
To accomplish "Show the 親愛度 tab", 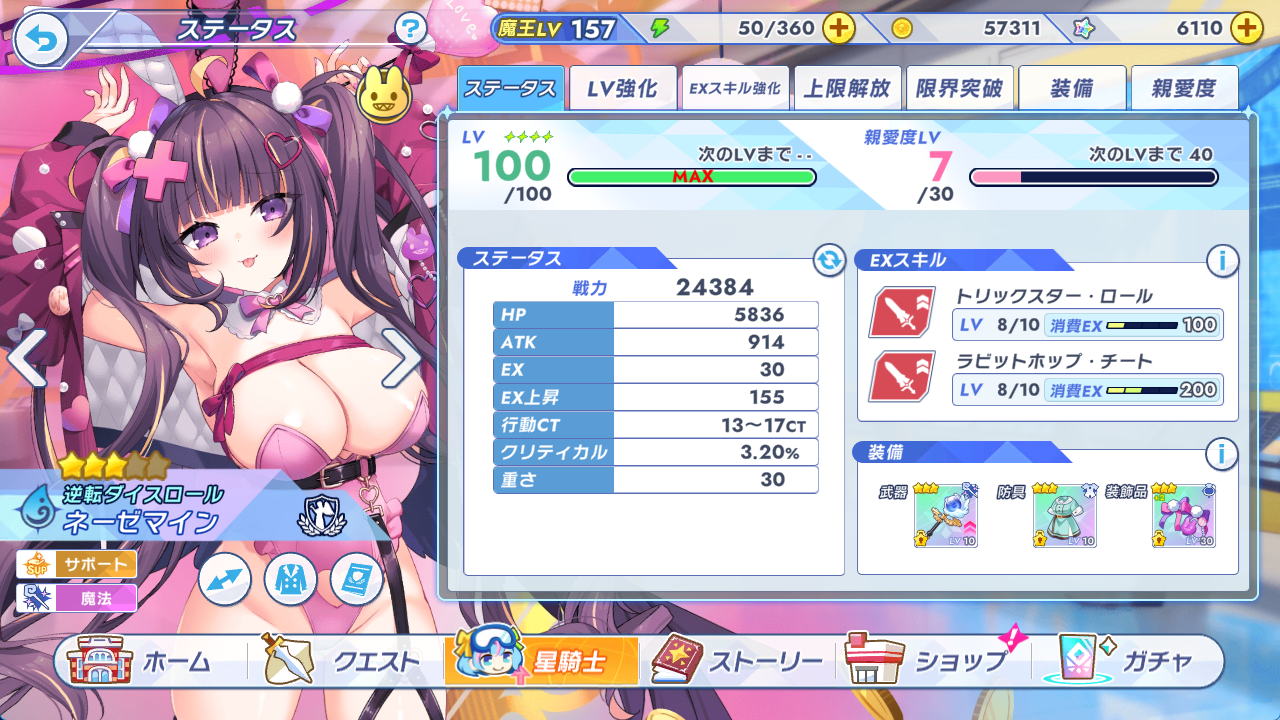I will tap(1184, 88).
